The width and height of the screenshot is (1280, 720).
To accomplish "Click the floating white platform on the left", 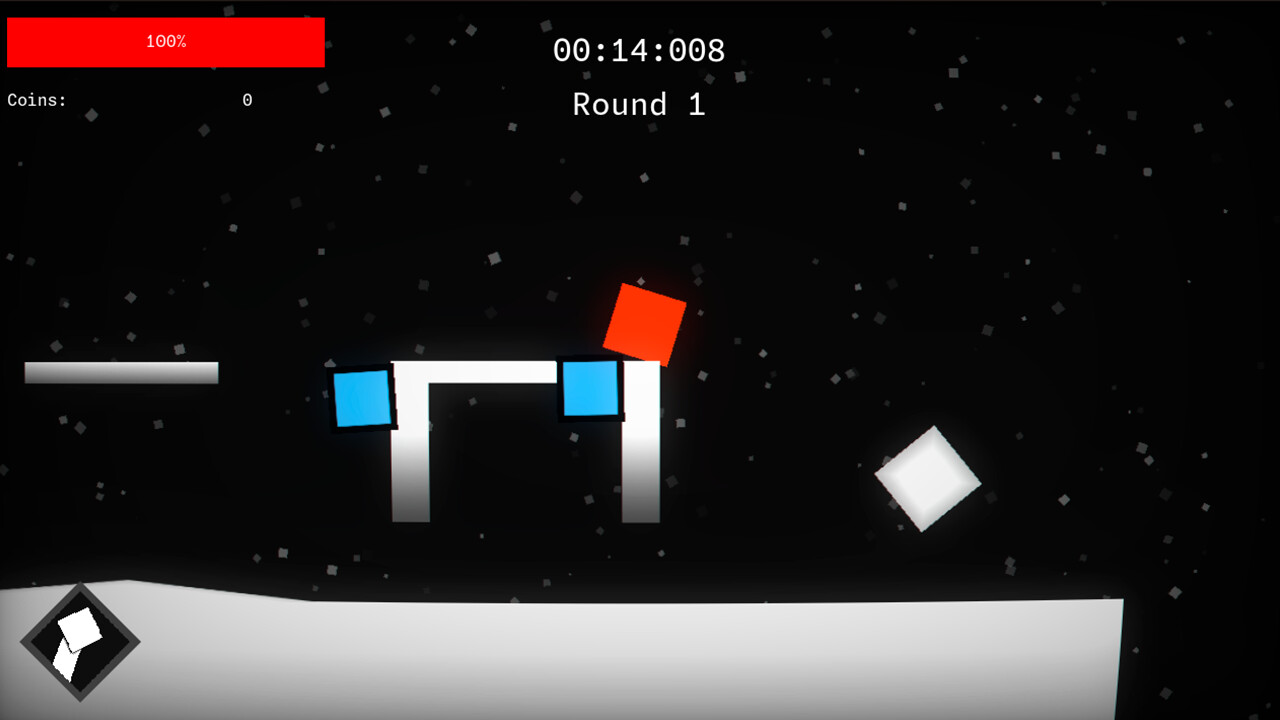I will point(120,373).
